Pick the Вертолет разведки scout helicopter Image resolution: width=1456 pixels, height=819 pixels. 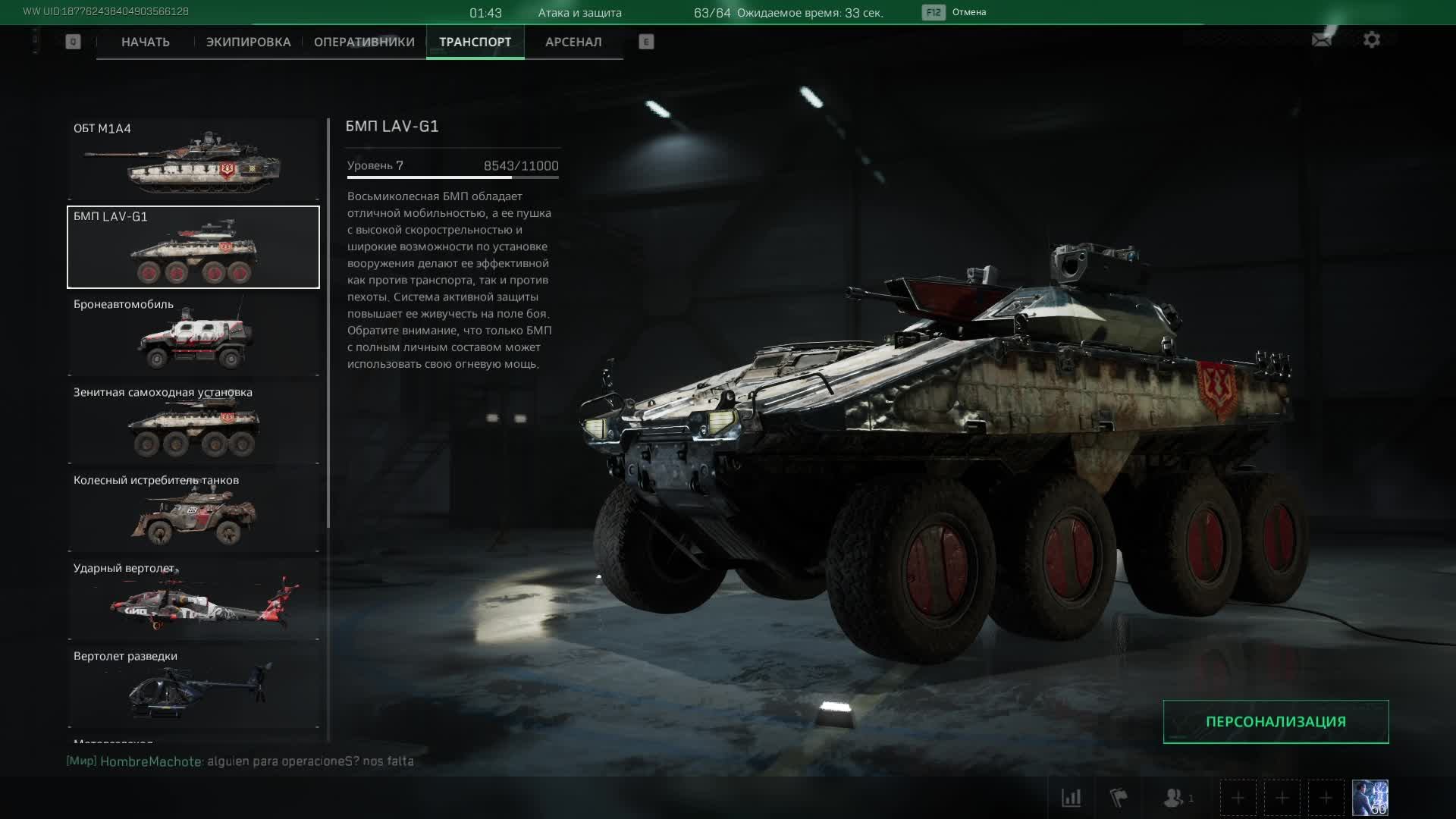tap(193, 687)
